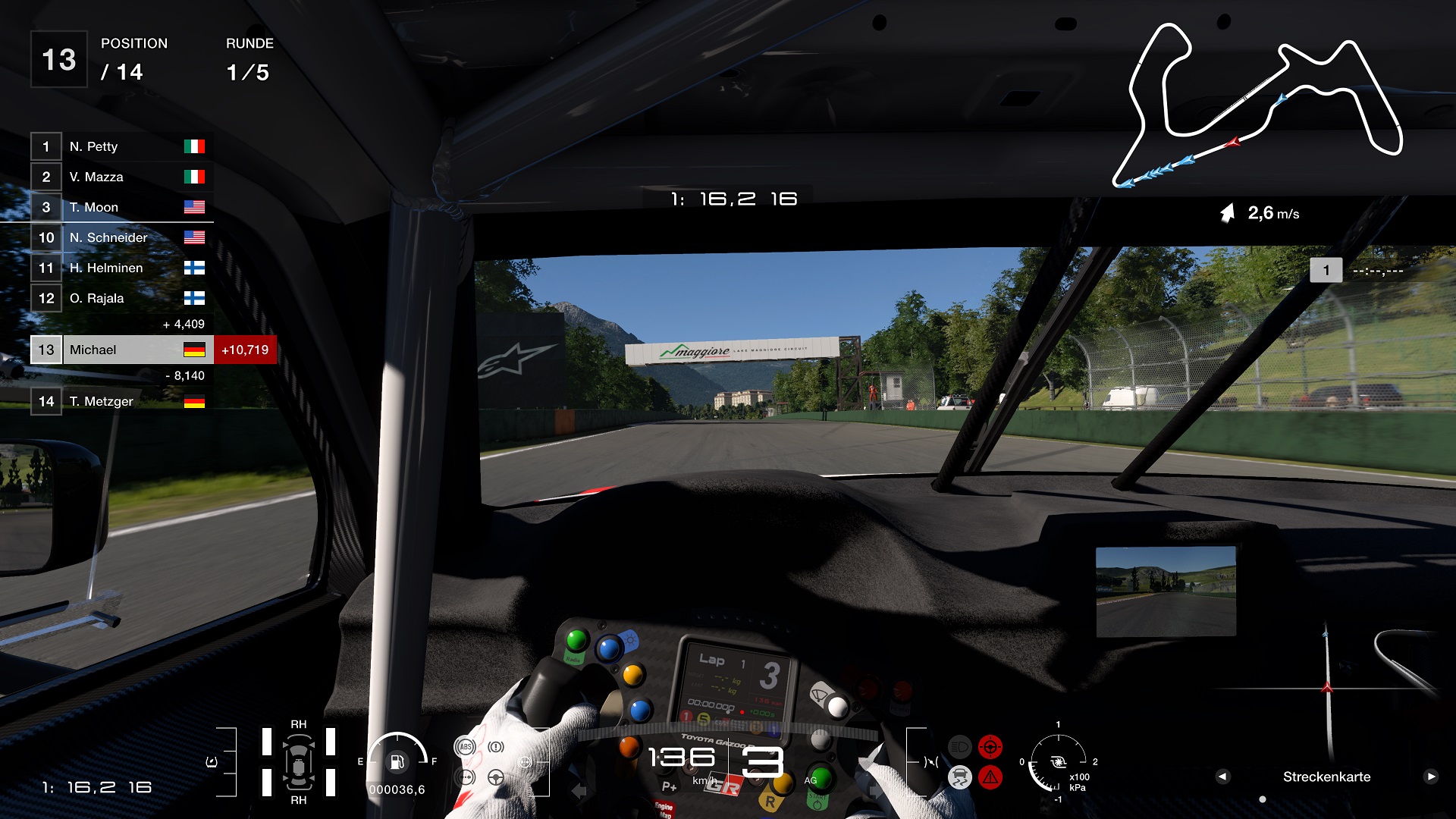
Task: Click the left arrow beside Streckenkarte
Action: point(1223,777)
